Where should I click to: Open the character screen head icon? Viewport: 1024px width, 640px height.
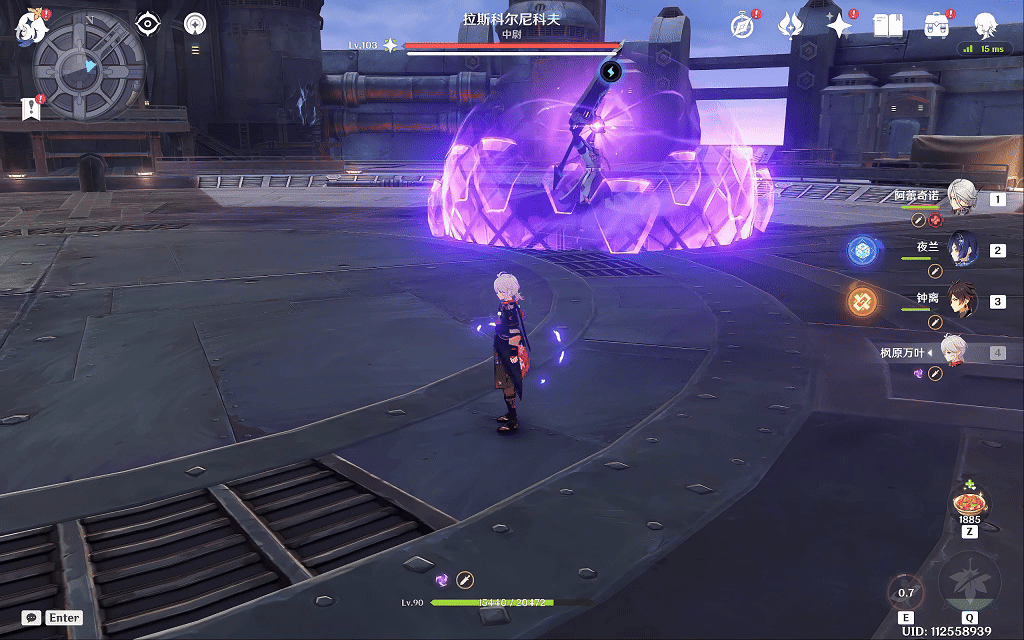(986, 24)
